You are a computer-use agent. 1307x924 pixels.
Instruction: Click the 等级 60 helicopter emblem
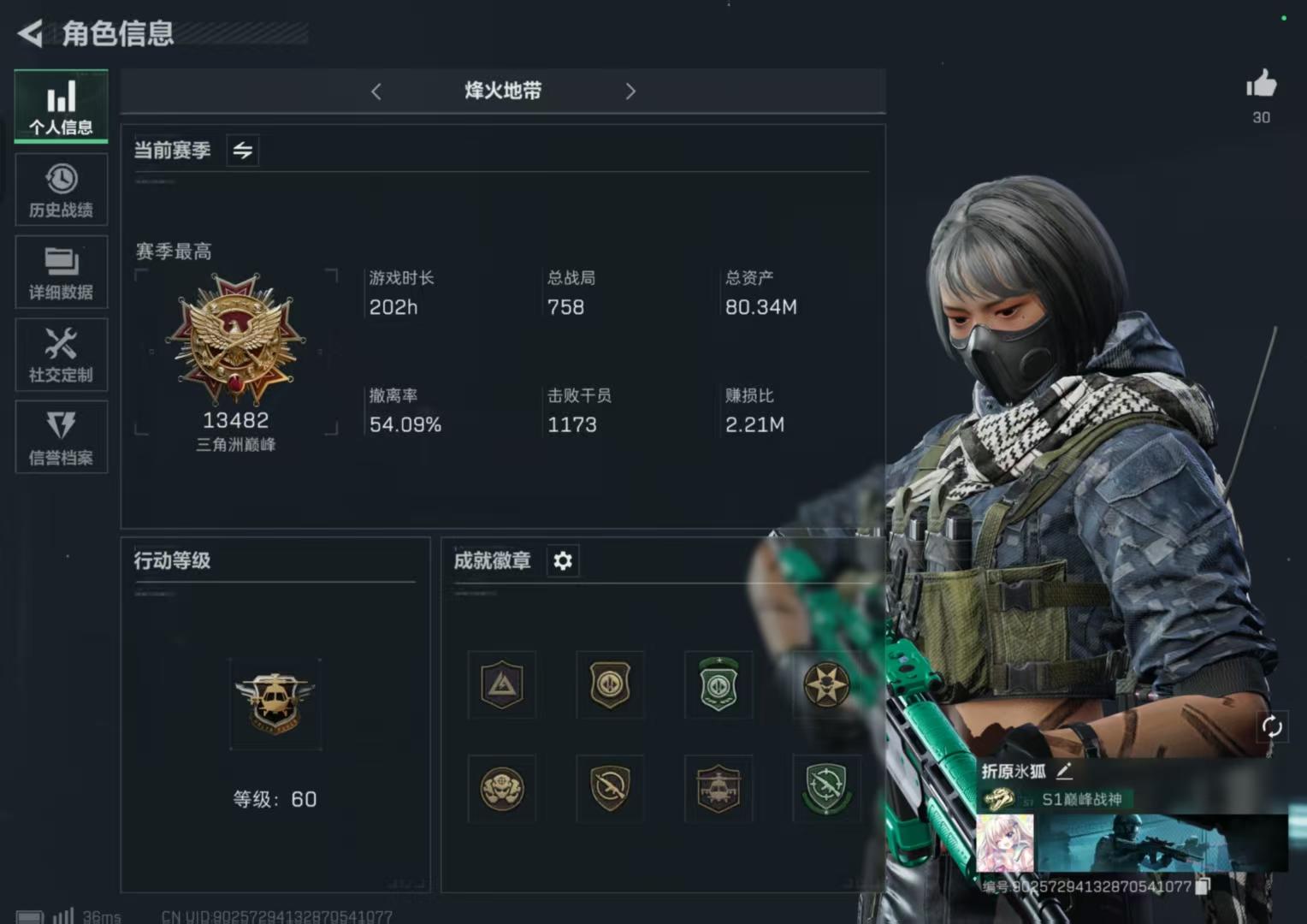click(x=275, y=703)
